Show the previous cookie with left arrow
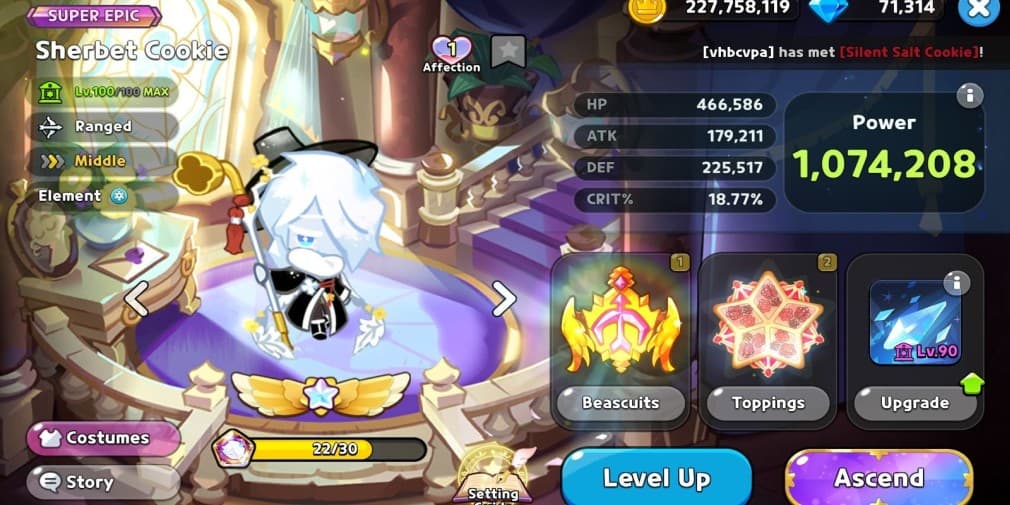Screen dimensions: 1010x505 pyautogui.click(x=136, y=298)
